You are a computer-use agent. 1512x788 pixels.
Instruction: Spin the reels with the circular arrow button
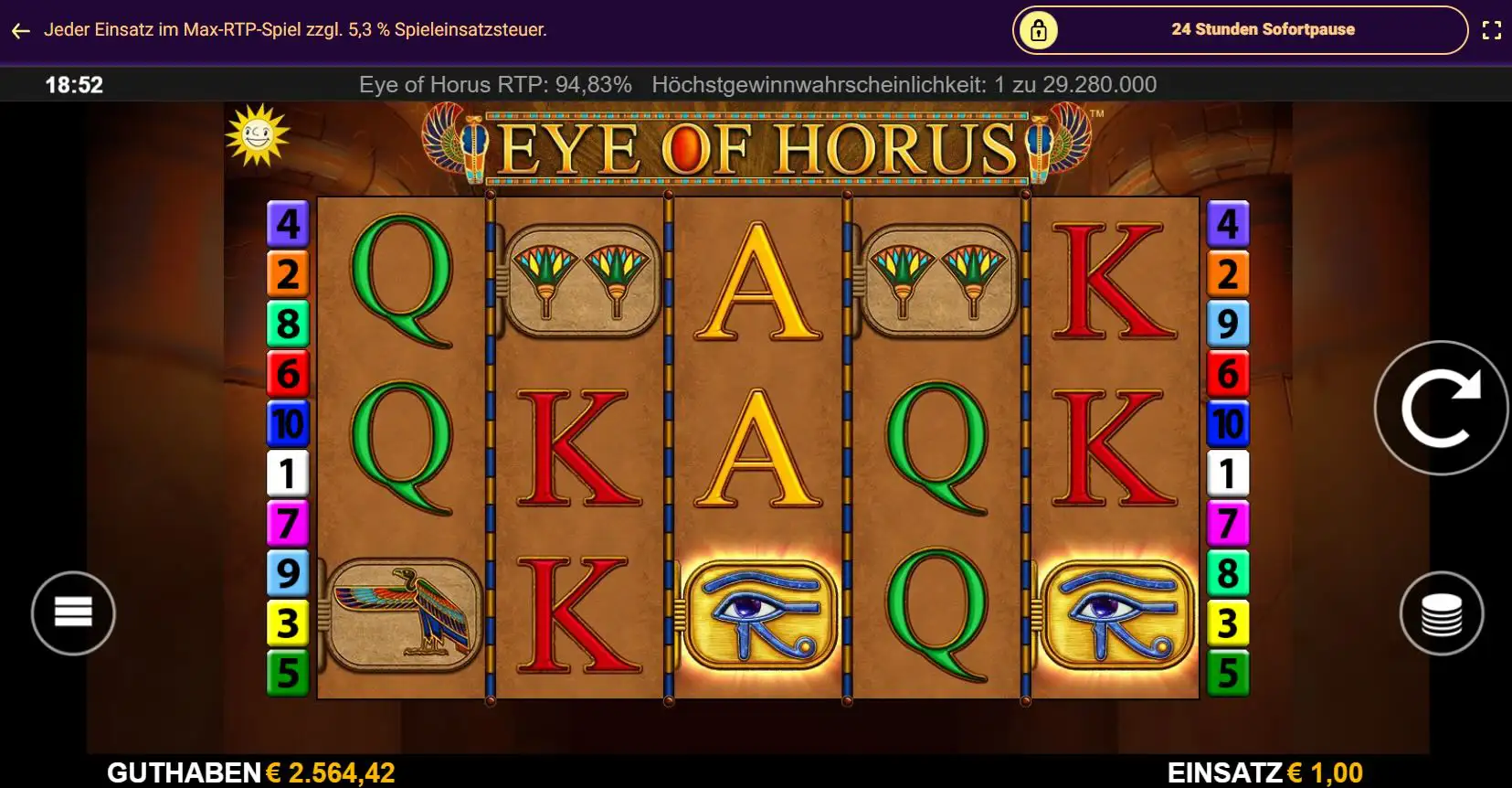pyautogui.click(x=1441, y=408)
